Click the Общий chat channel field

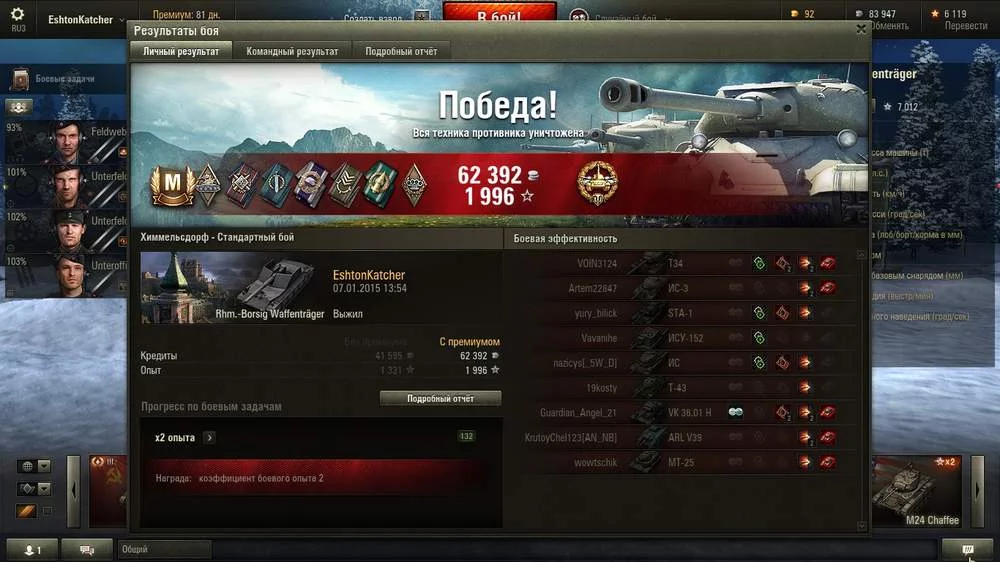click(165, 549)
